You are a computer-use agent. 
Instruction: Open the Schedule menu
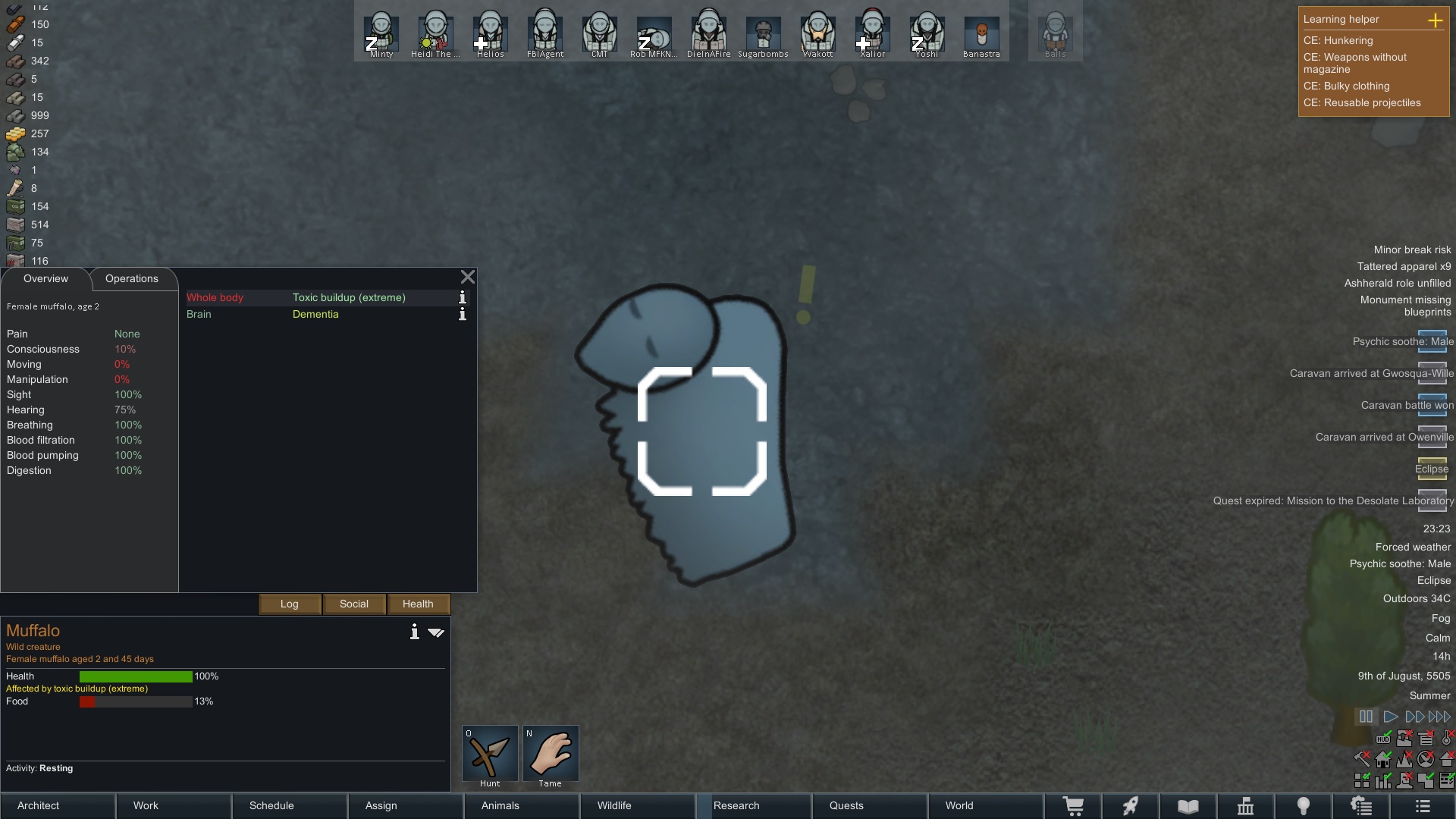290,805
